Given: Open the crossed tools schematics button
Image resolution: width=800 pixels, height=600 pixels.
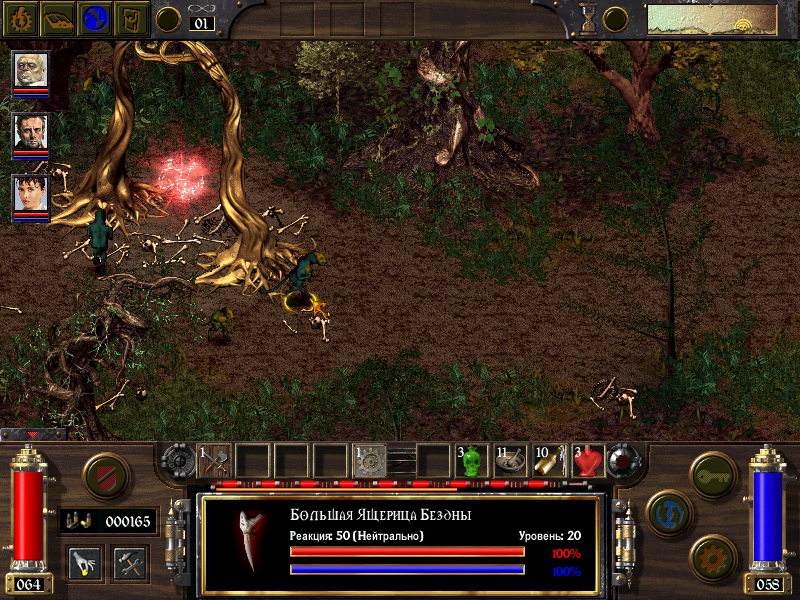Looking at the screenshot, I should [x=130, y=562].
